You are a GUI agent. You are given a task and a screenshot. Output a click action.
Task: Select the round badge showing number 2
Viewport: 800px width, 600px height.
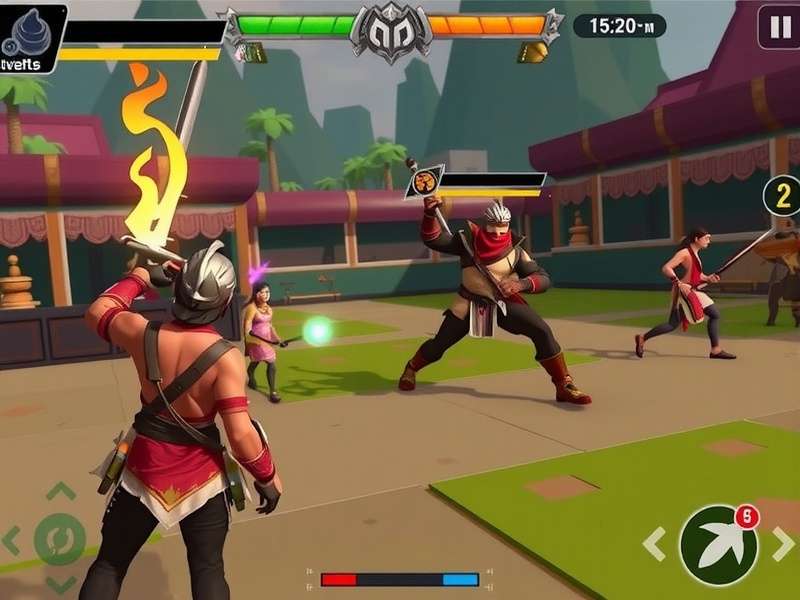(x=782, y=195)
